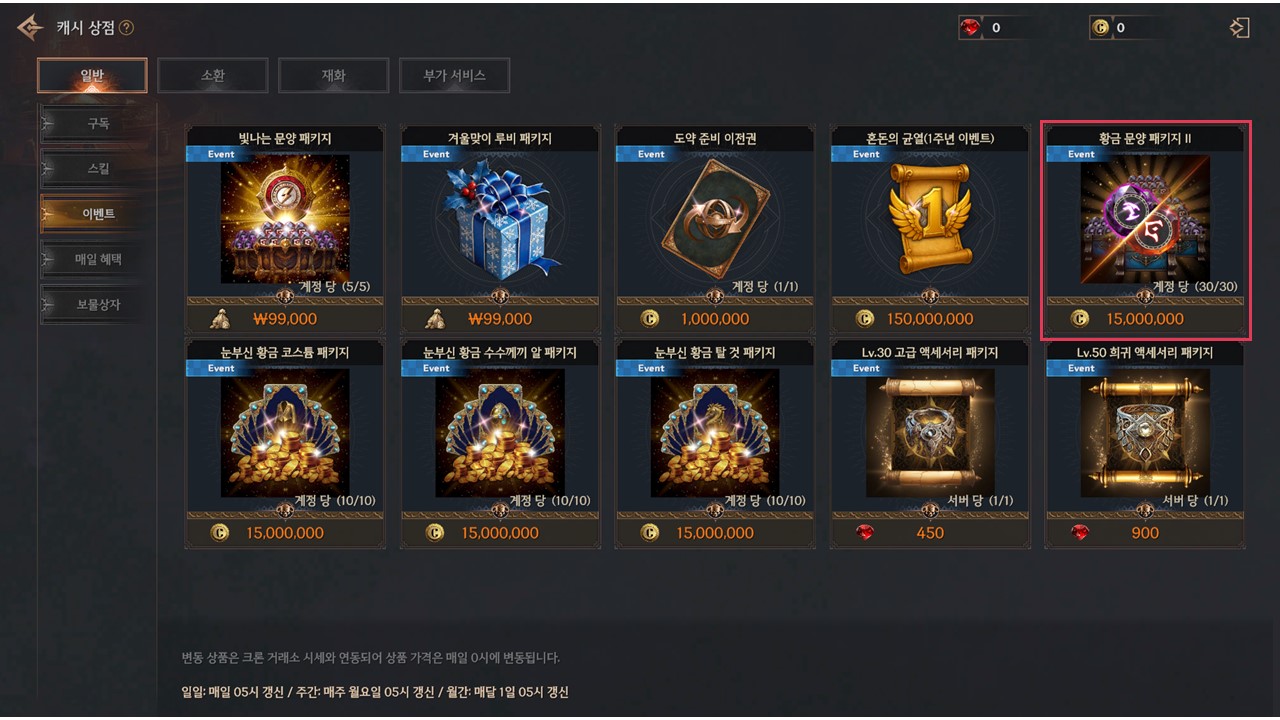This screenshot has width=1280, height=720.
Task: Select the 도약 준비 이전권 card
Action: [715, 220]
